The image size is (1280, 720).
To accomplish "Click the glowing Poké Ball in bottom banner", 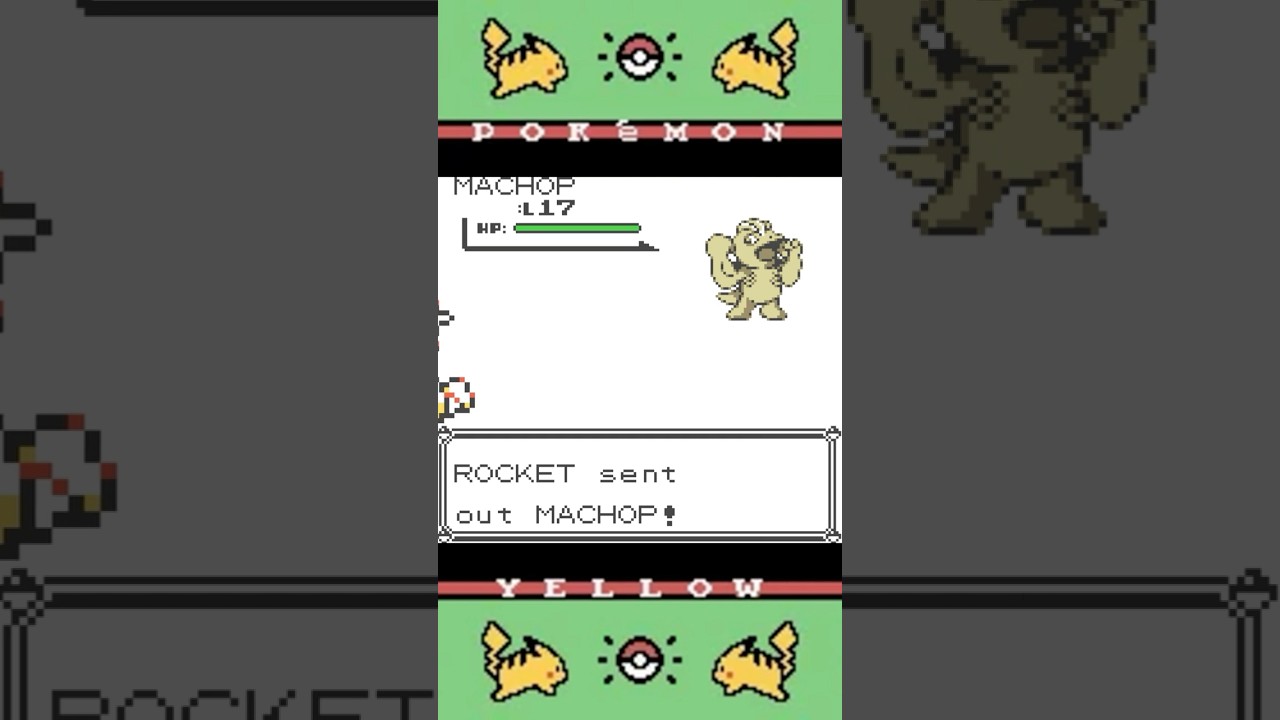I will [641, 660].
